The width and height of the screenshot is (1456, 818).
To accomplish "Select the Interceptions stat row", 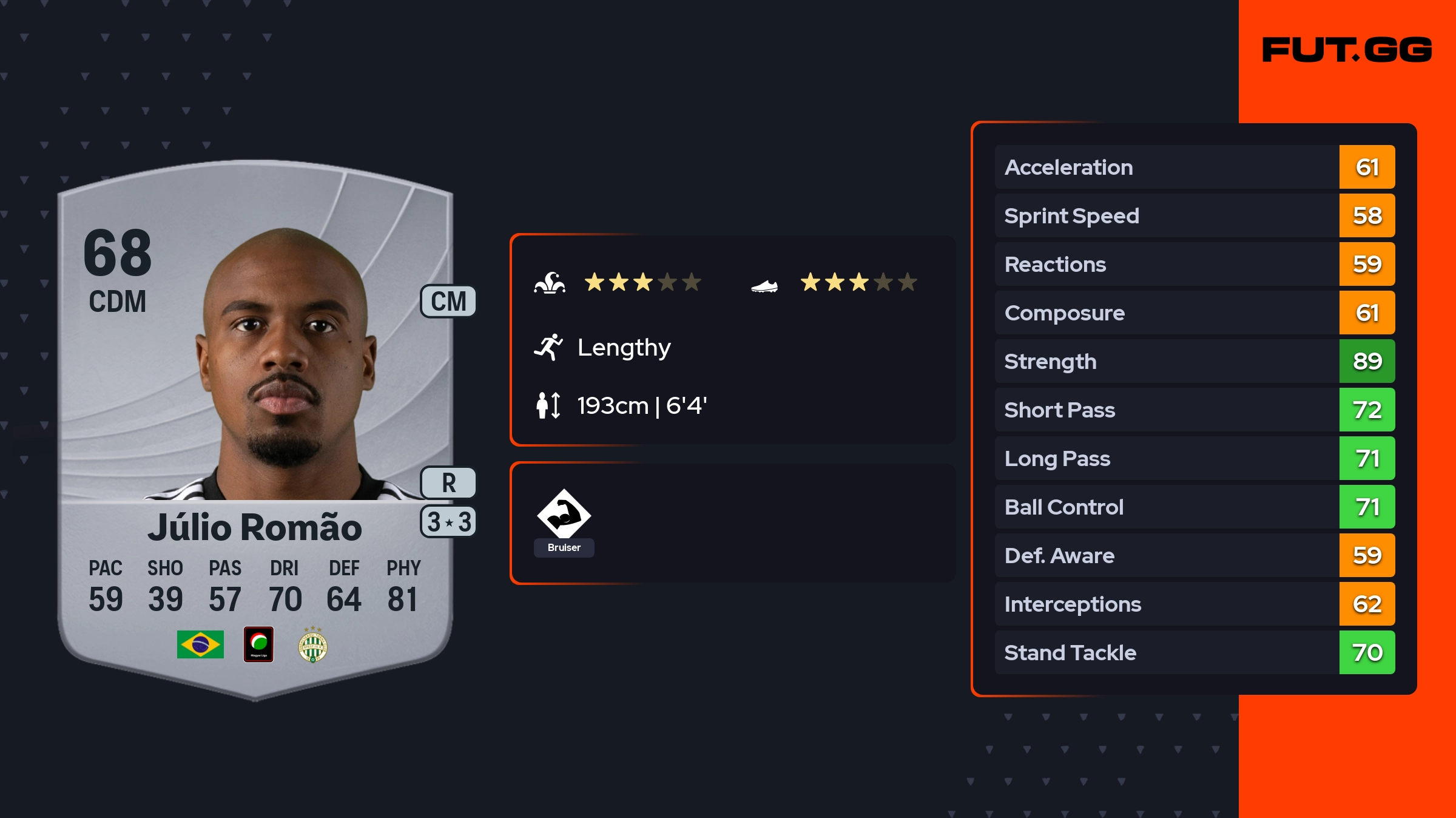I will (x=1194, y=604).
